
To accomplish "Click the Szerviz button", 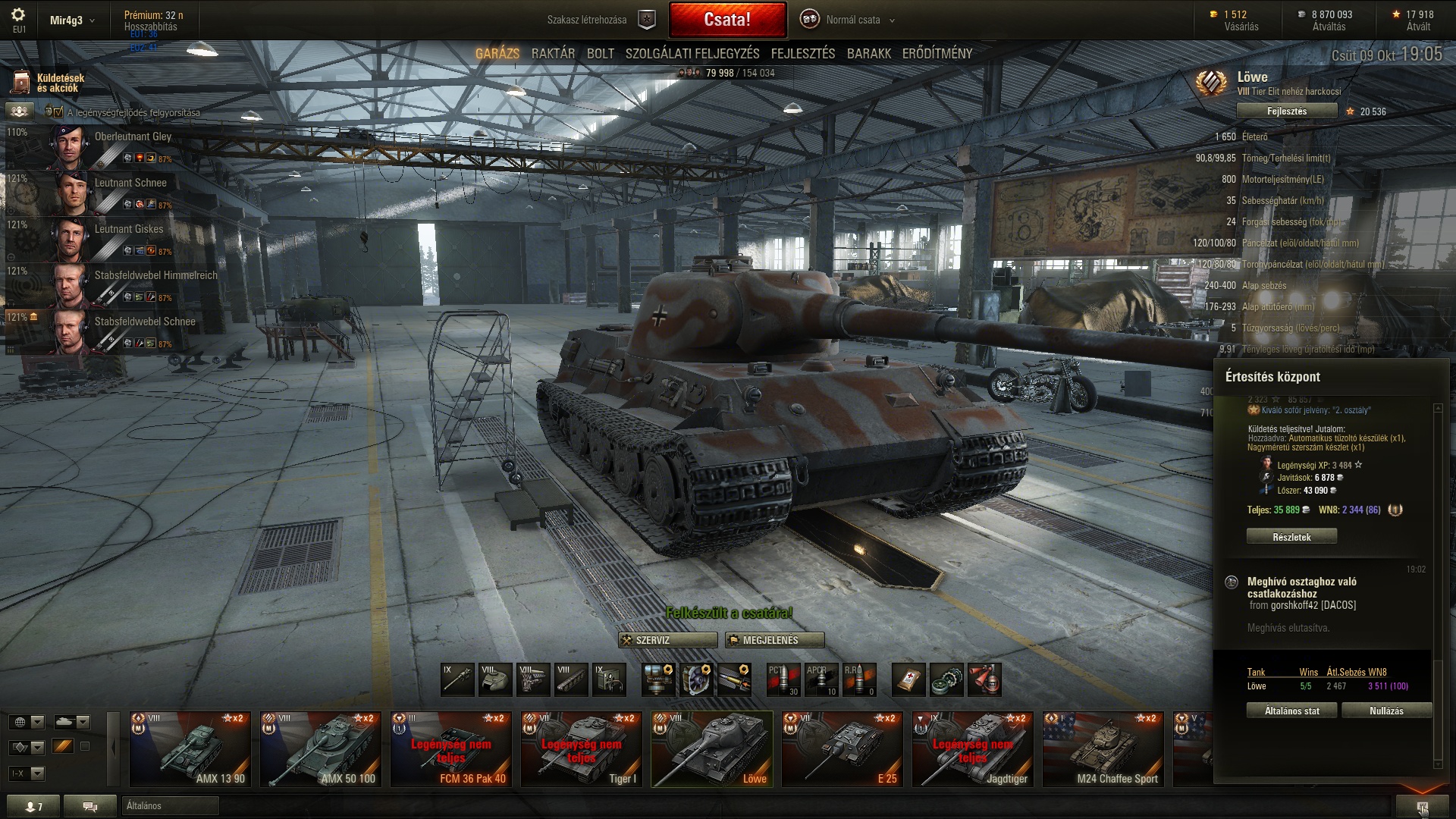I will coord(667,640).
